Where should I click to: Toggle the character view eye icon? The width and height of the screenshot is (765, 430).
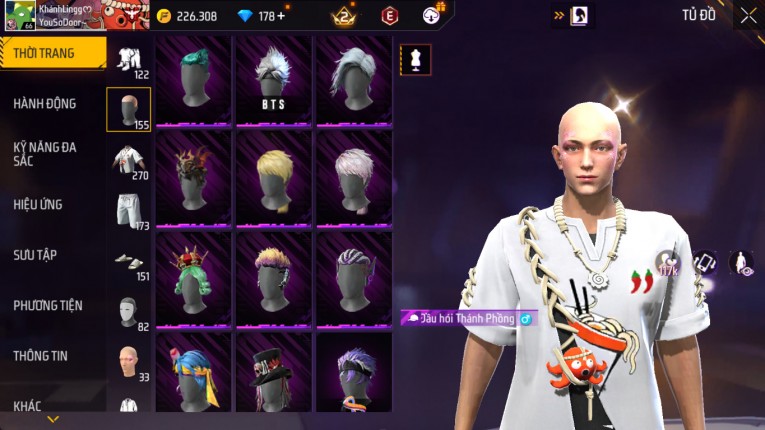click(741, 263)
